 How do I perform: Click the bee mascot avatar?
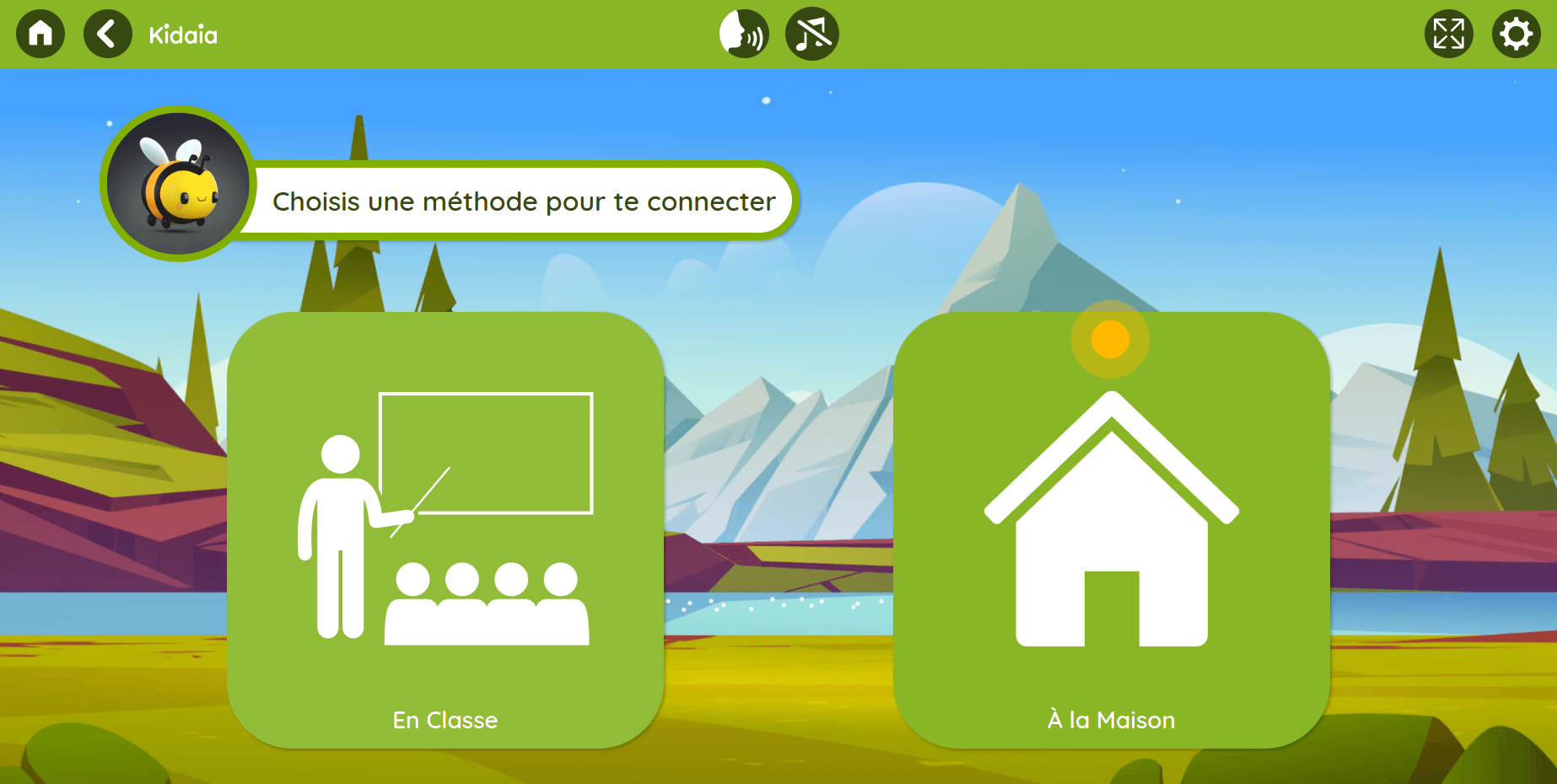coord(176,182)
